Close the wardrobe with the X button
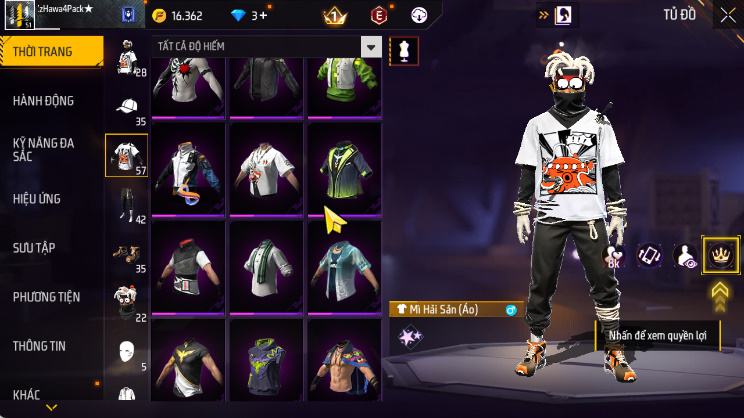This screenshot has width=744, height=418. point(727,15)
